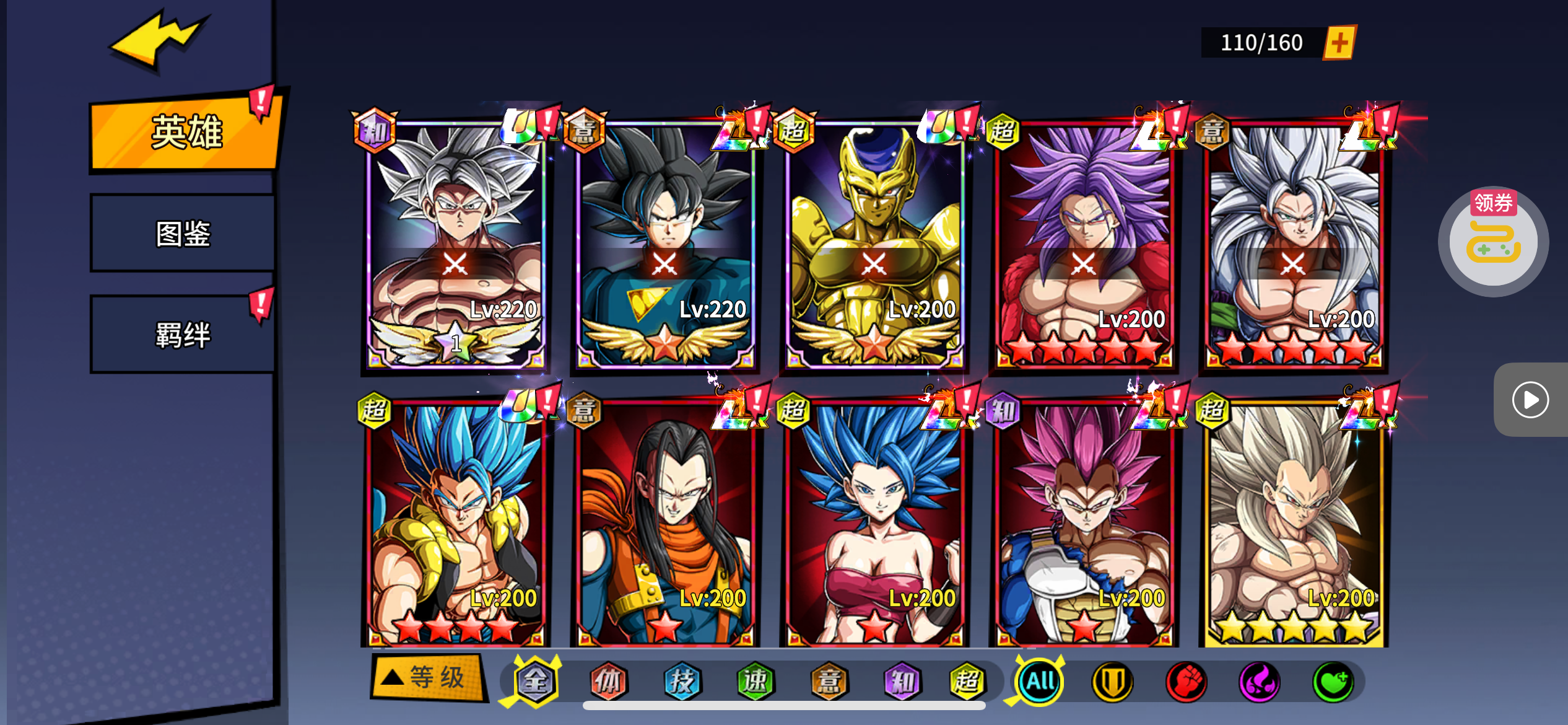Expand hero capacity with plus button
The height and width of the screenshot is (725, 1568).
pyautogui.click(x=1339, y=43)
